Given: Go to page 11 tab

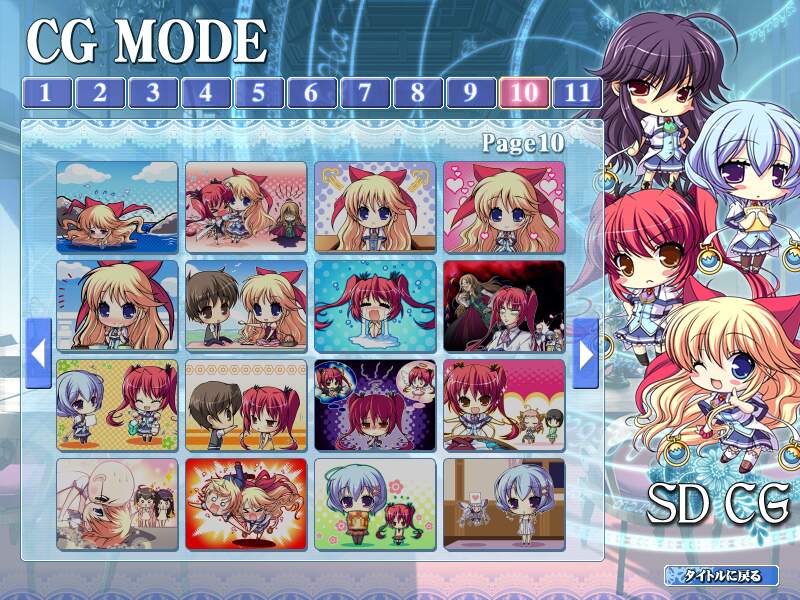Looking at the screenshot, I should (577, 93).
